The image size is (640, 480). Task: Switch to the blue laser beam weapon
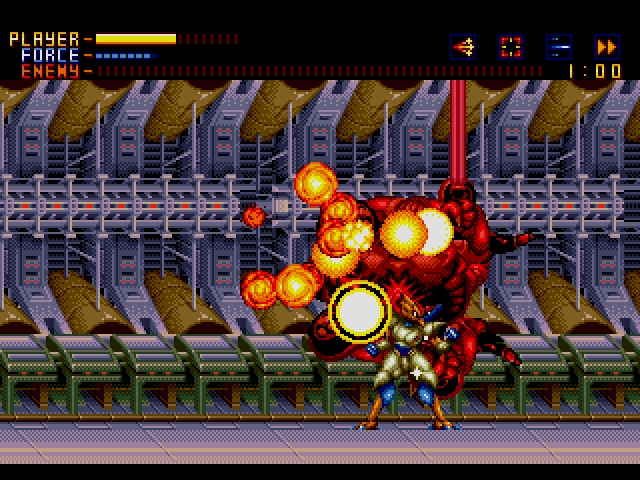[559, 46]
